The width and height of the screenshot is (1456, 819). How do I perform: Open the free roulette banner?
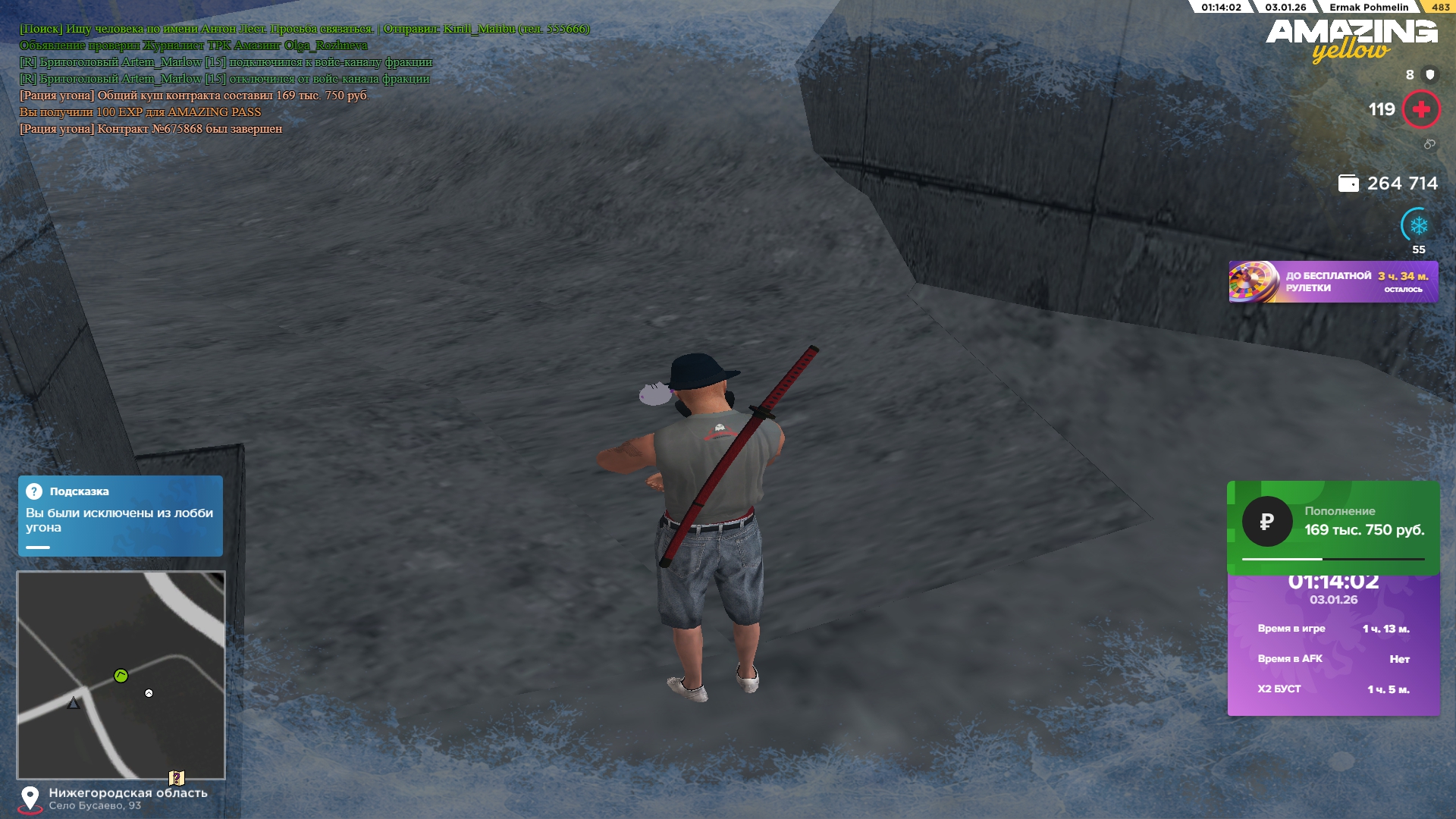(x=1332, y=282)
